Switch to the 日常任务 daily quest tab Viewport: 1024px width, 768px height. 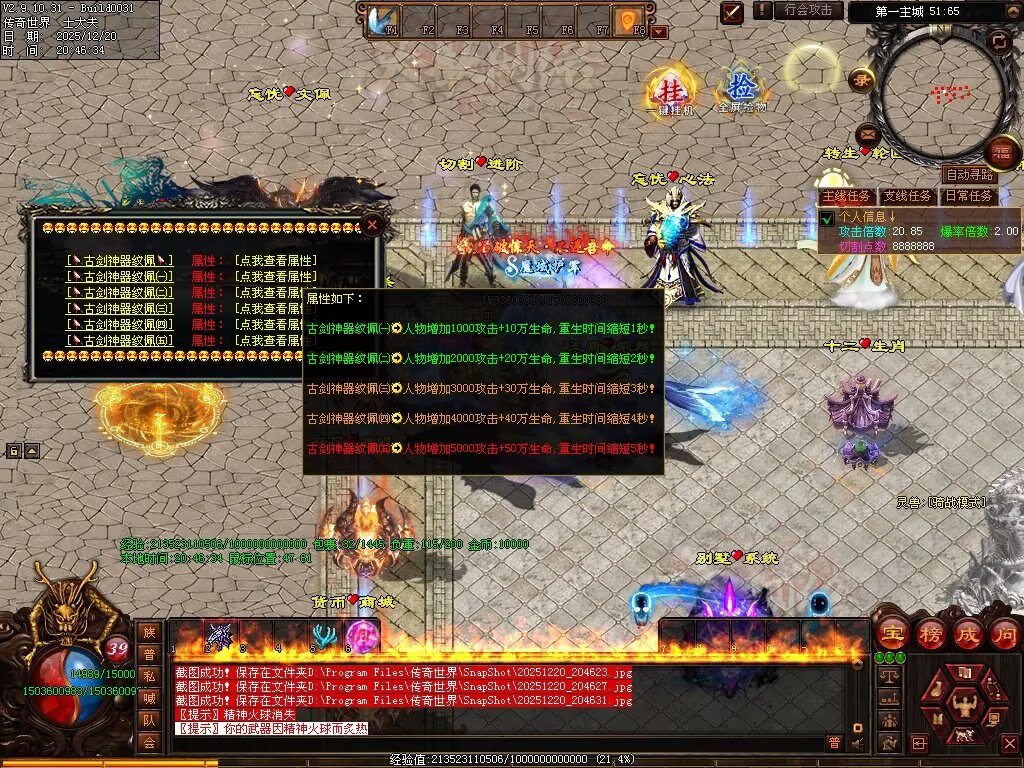[970, 196]
